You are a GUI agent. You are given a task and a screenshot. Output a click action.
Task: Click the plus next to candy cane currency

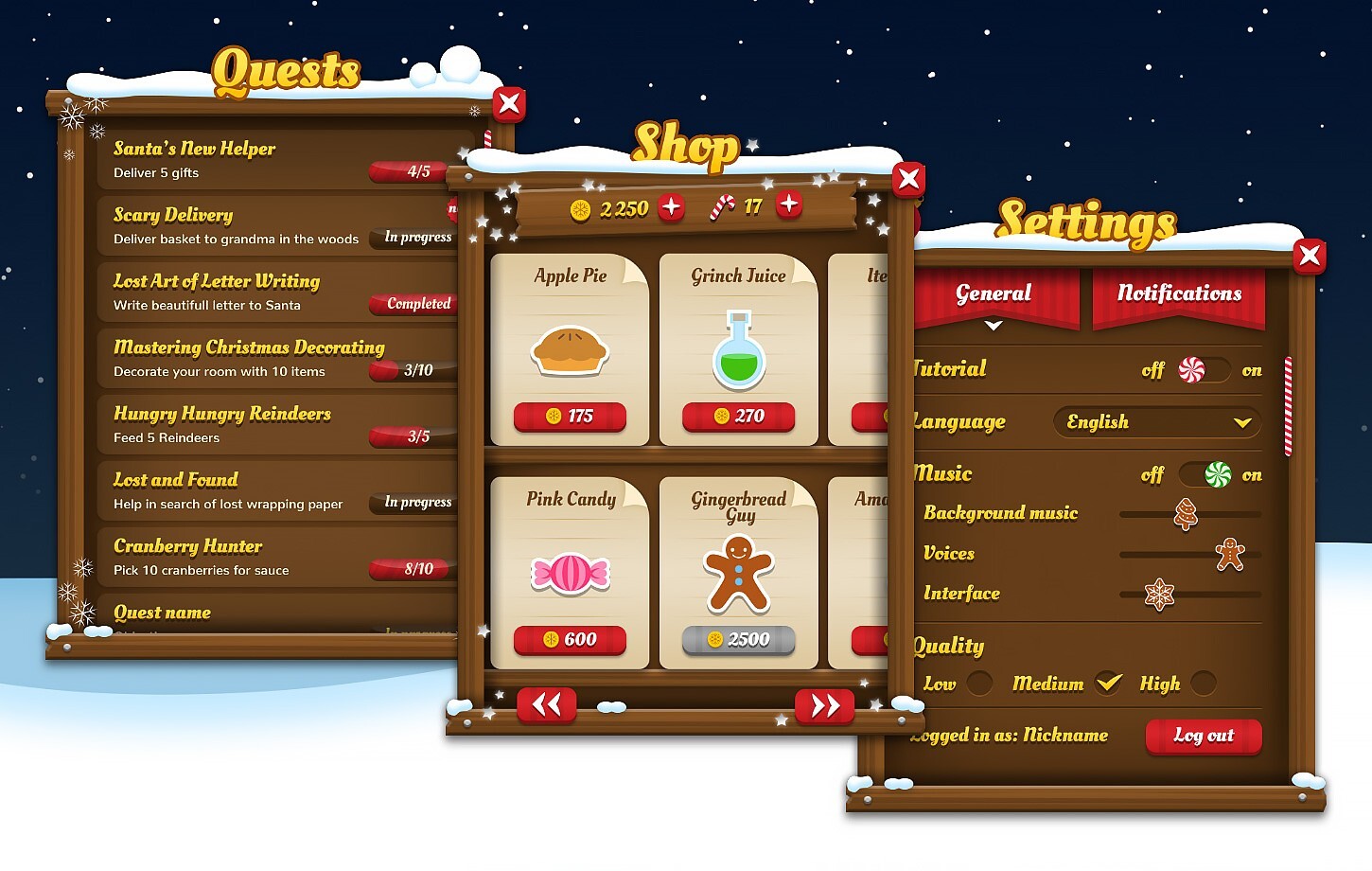click(x=790, y=204)
